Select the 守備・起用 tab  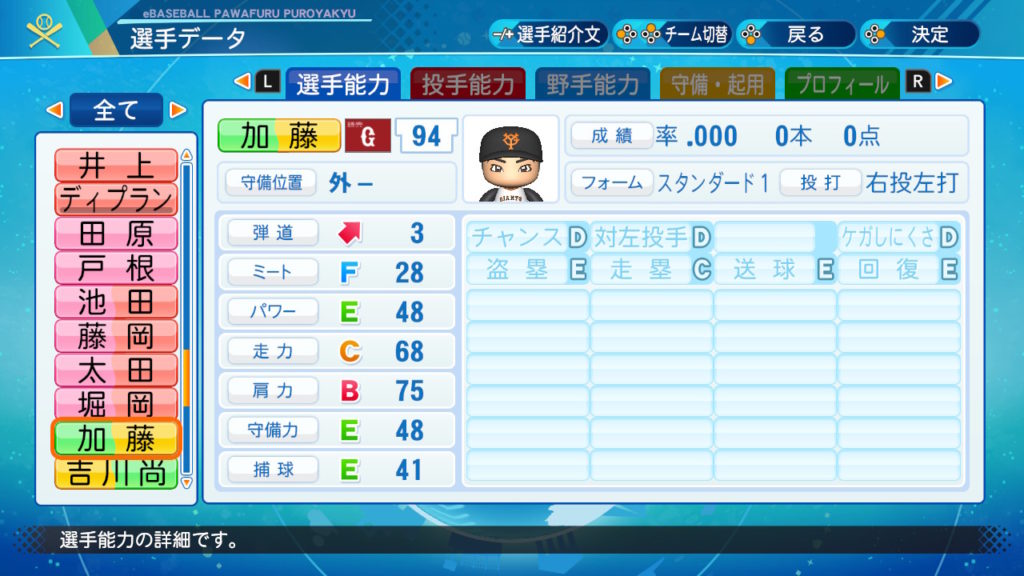coord(717,84)
